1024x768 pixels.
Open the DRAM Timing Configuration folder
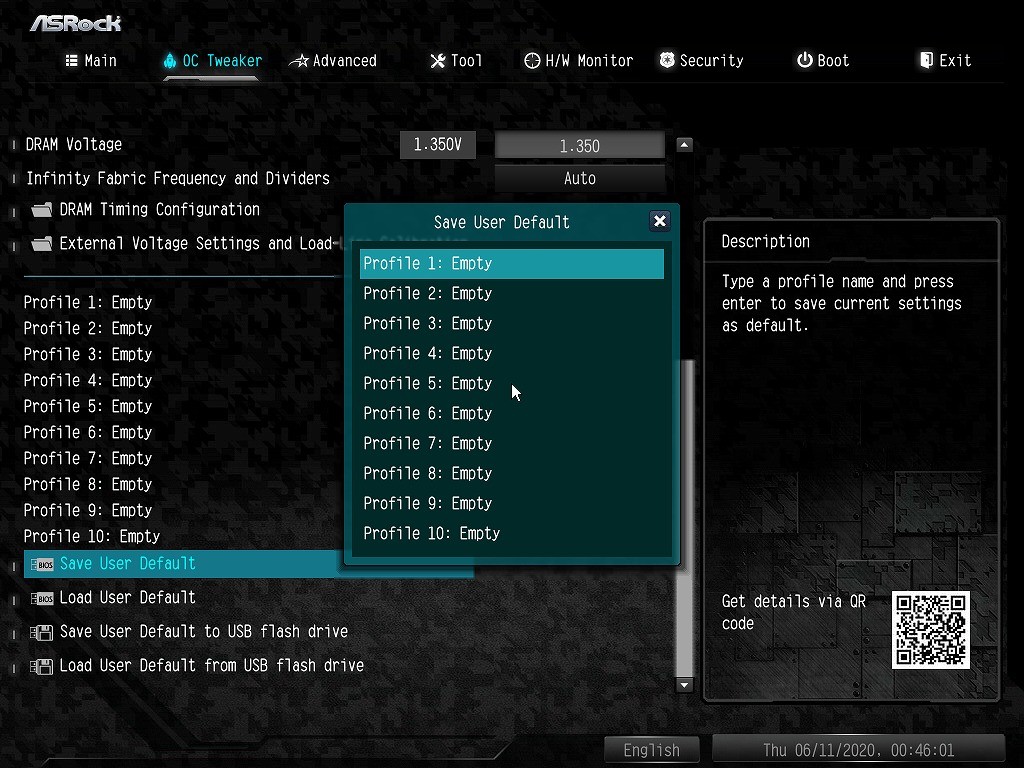click(x=159, y=210)
